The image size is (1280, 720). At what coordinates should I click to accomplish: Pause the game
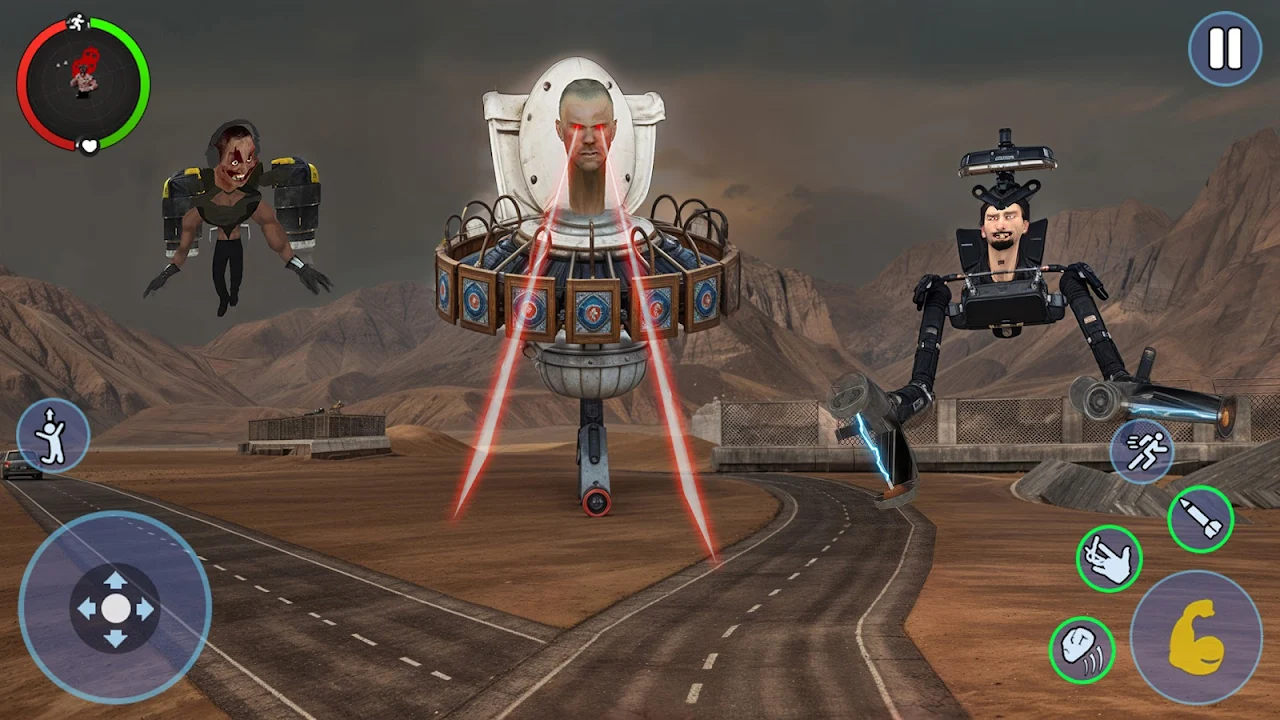coord(1225,48)
